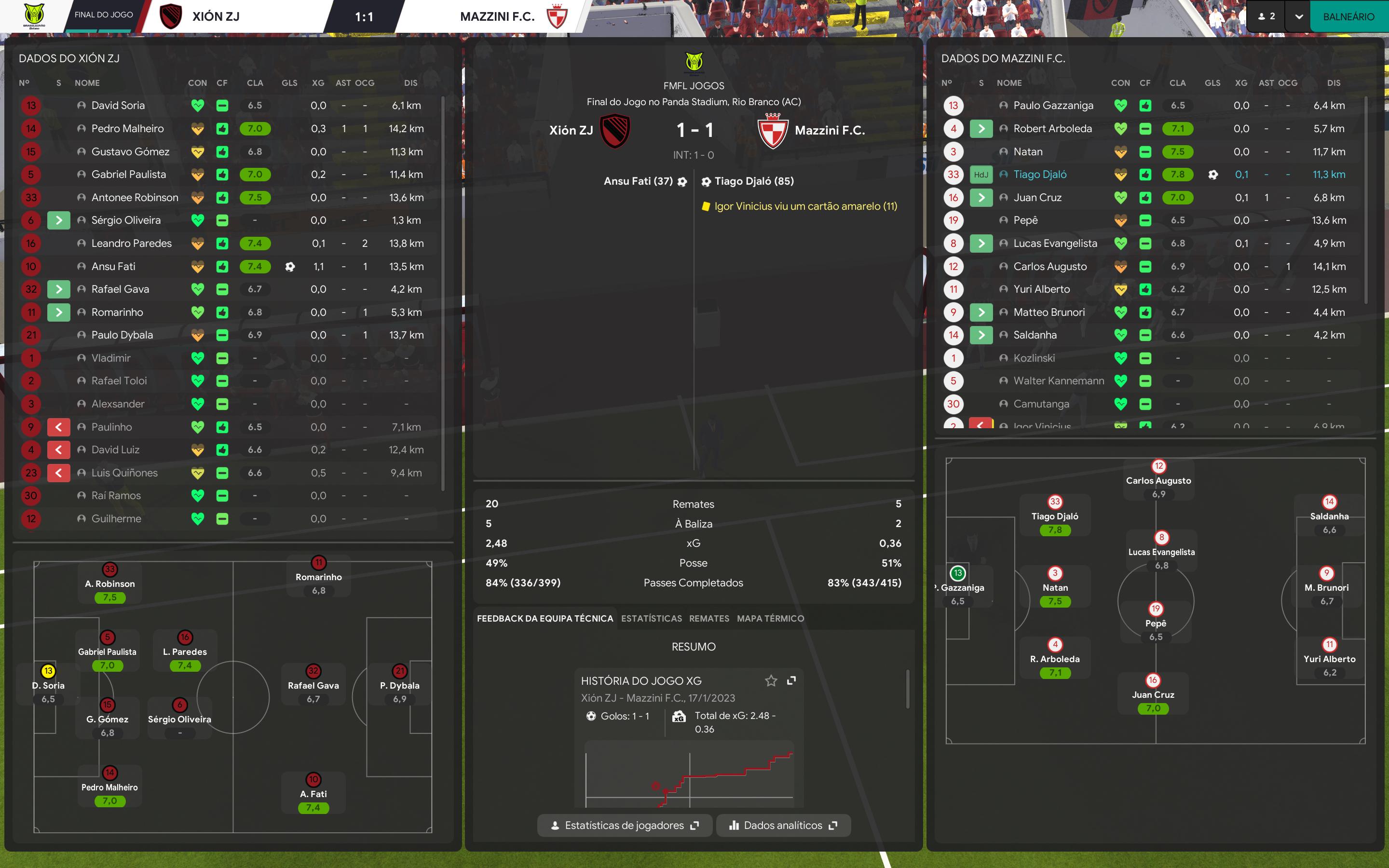The height and width of the screenshot is (868, 1389).
Task: Pick Carlos Augusto on the Mazzini pitch
Action: 1158,480
